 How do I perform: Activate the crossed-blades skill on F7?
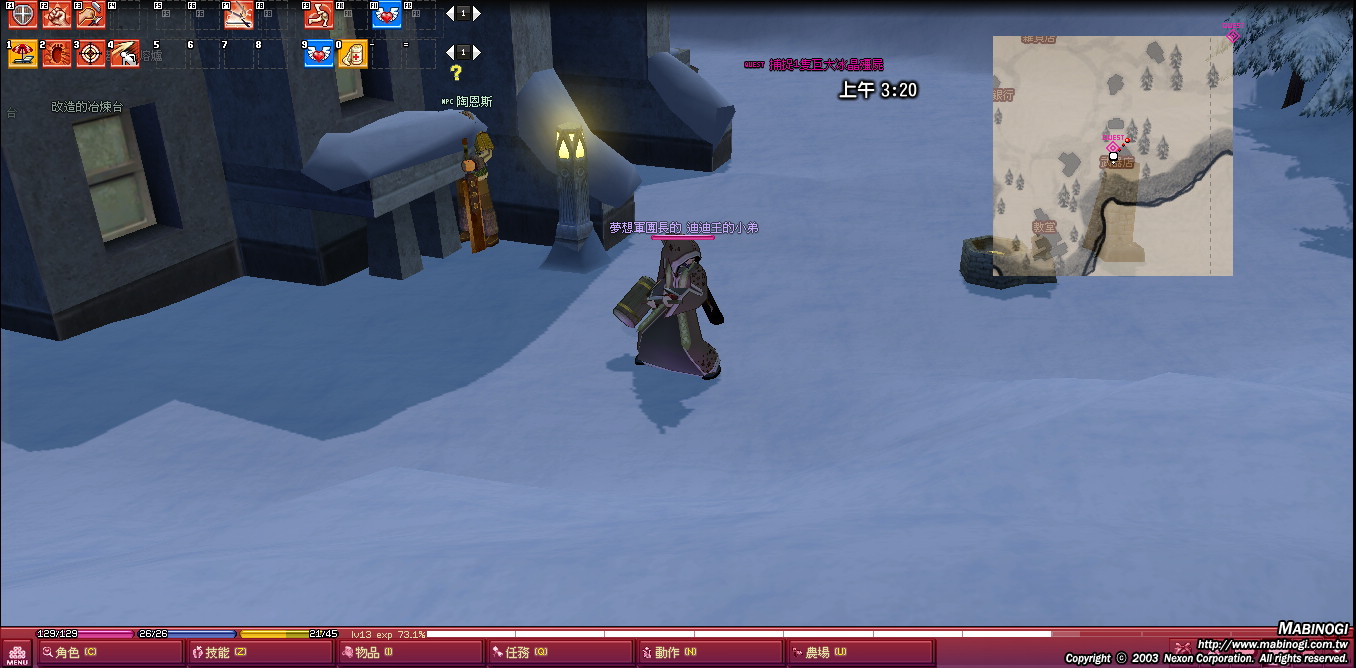pyautogui.click(x=238, y=14)
